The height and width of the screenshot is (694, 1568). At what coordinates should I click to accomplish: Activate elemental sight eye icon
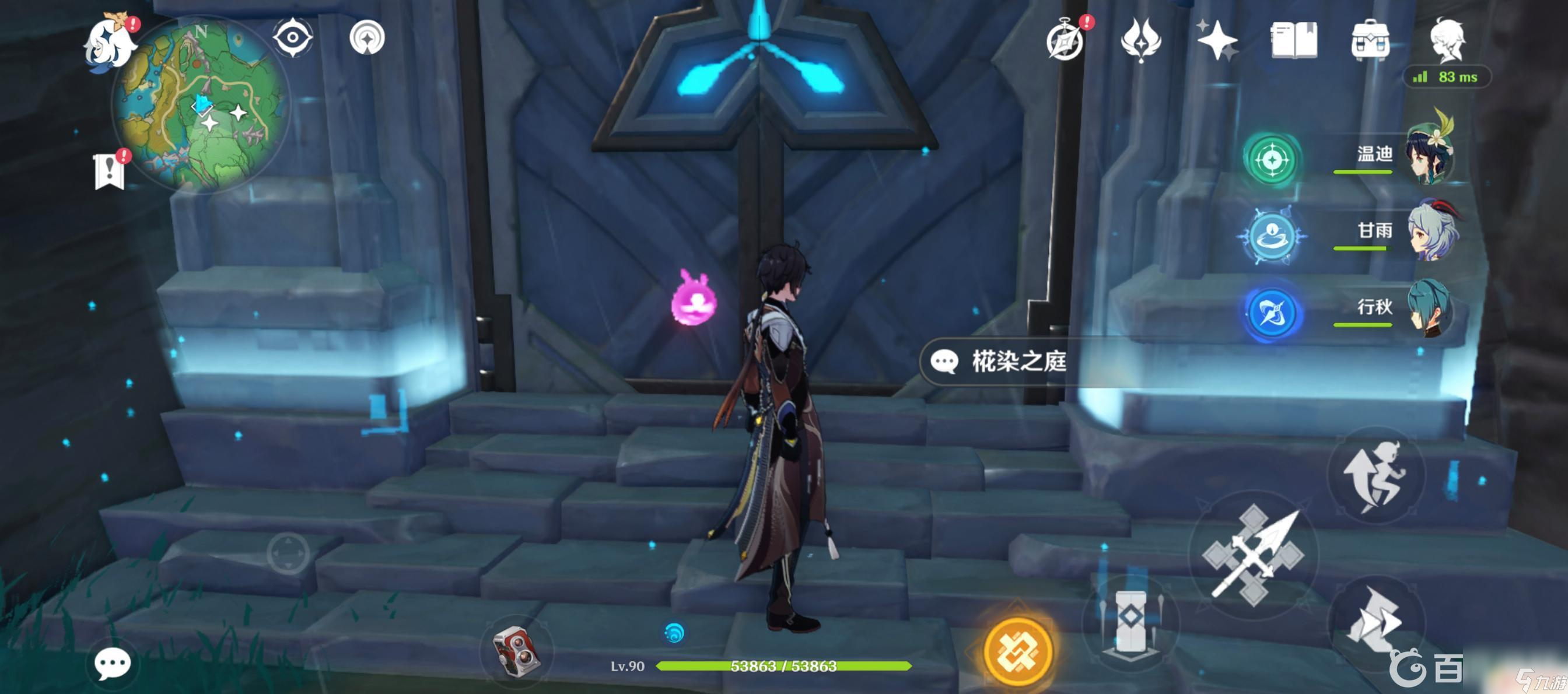click(293, 37)
